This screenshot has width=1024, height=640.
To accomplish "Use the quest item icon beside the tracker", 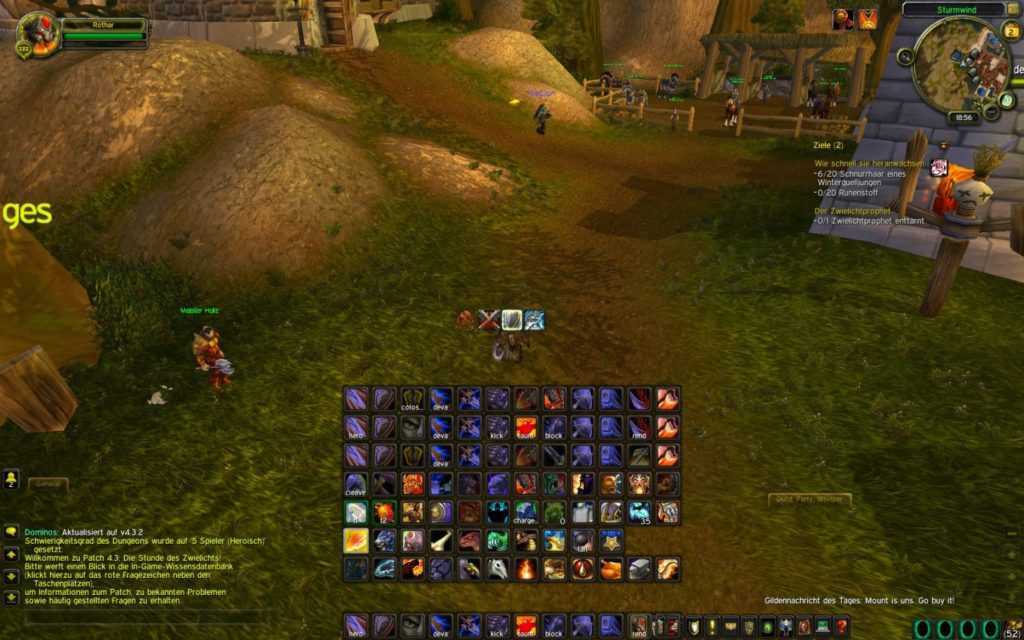I will [x=939, y=167].
